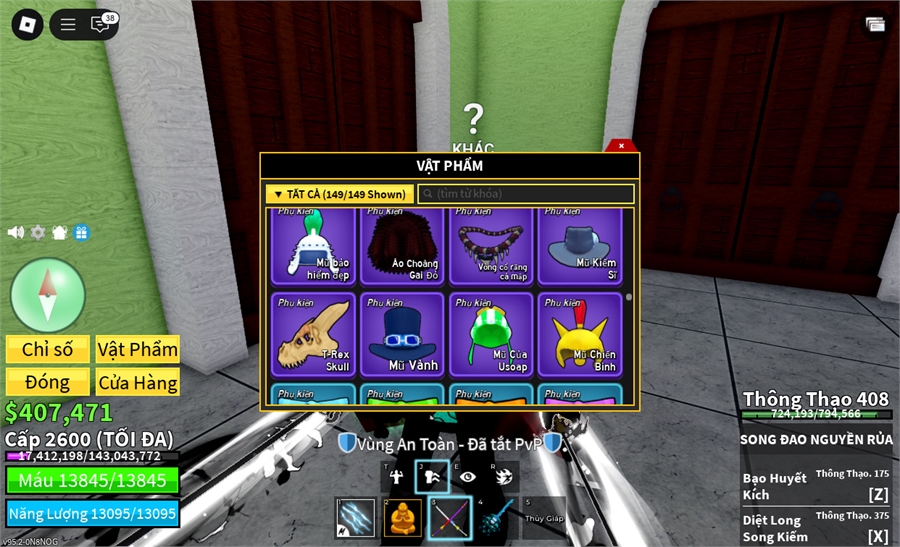Pick the Mũ Chiến Binh helmet
900x547 pixels.
click(580, 334)
